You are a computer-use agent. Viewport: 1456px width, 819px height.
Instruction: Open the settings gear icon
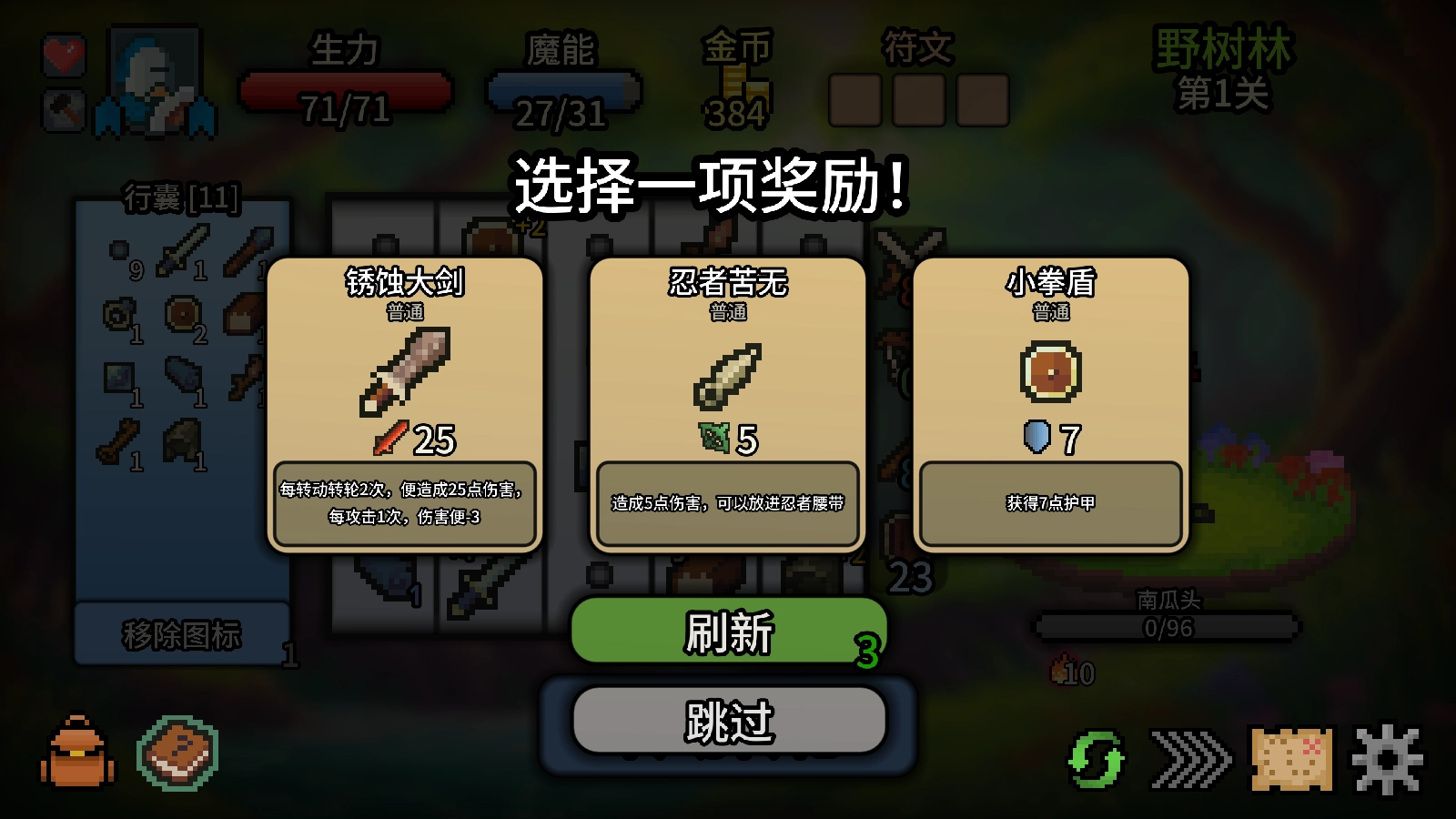coord(1386,757)
